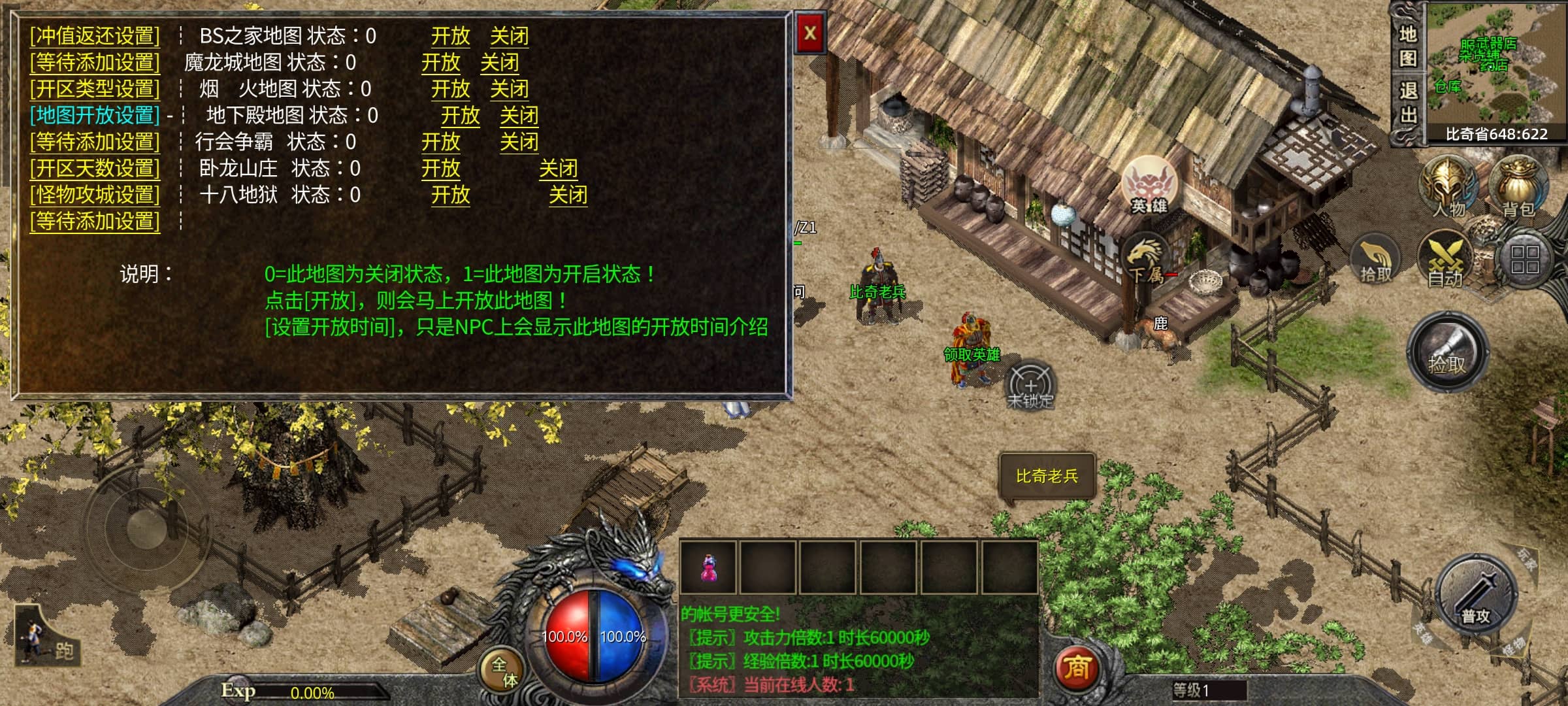Toggle the 自动 auto-battle button
Image resolution: width=1568 pixels, height=706 pixels.
[x=1445, y=261]
